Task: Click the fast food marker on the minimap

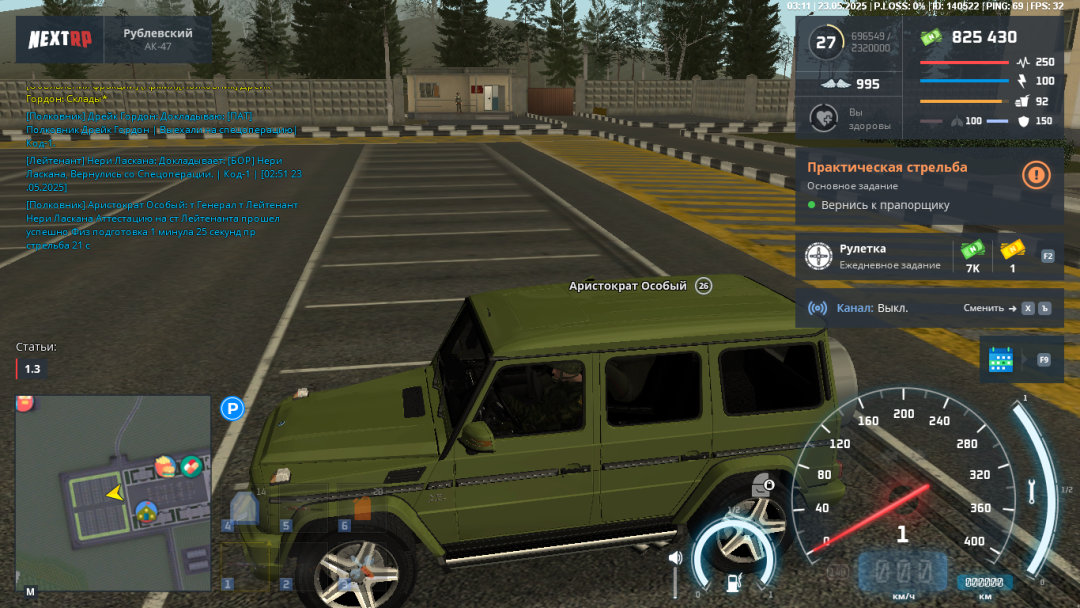Action: click(165, 466)
